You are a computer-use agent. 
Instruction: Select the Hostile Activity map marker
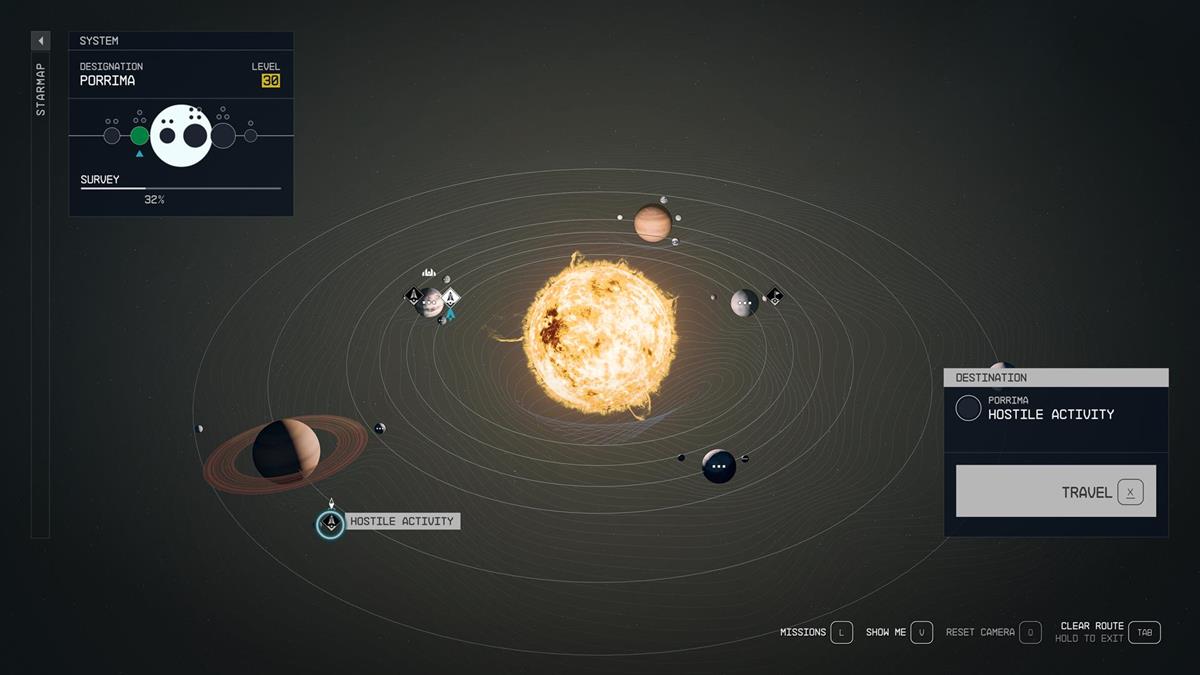pyautogui.click(x=330, y=523)
